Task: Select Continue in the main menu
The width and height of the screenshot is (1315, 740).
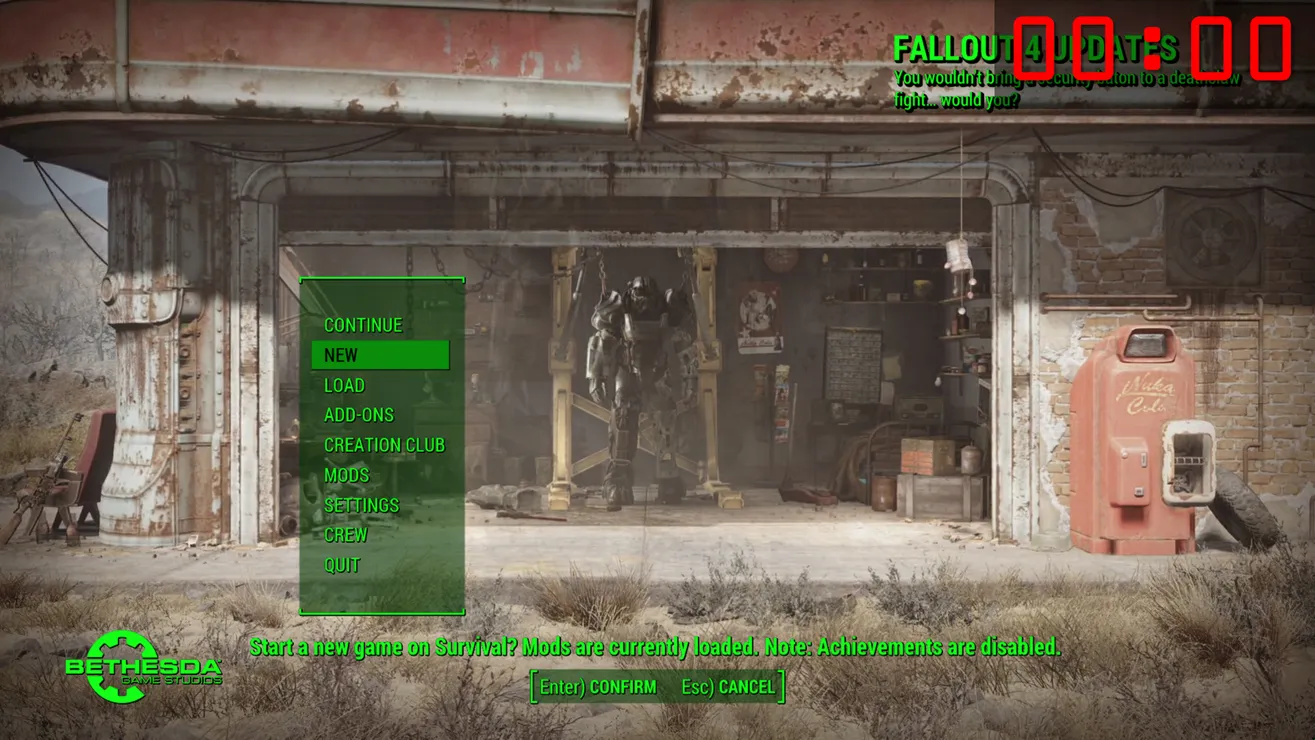Action: 363,325
